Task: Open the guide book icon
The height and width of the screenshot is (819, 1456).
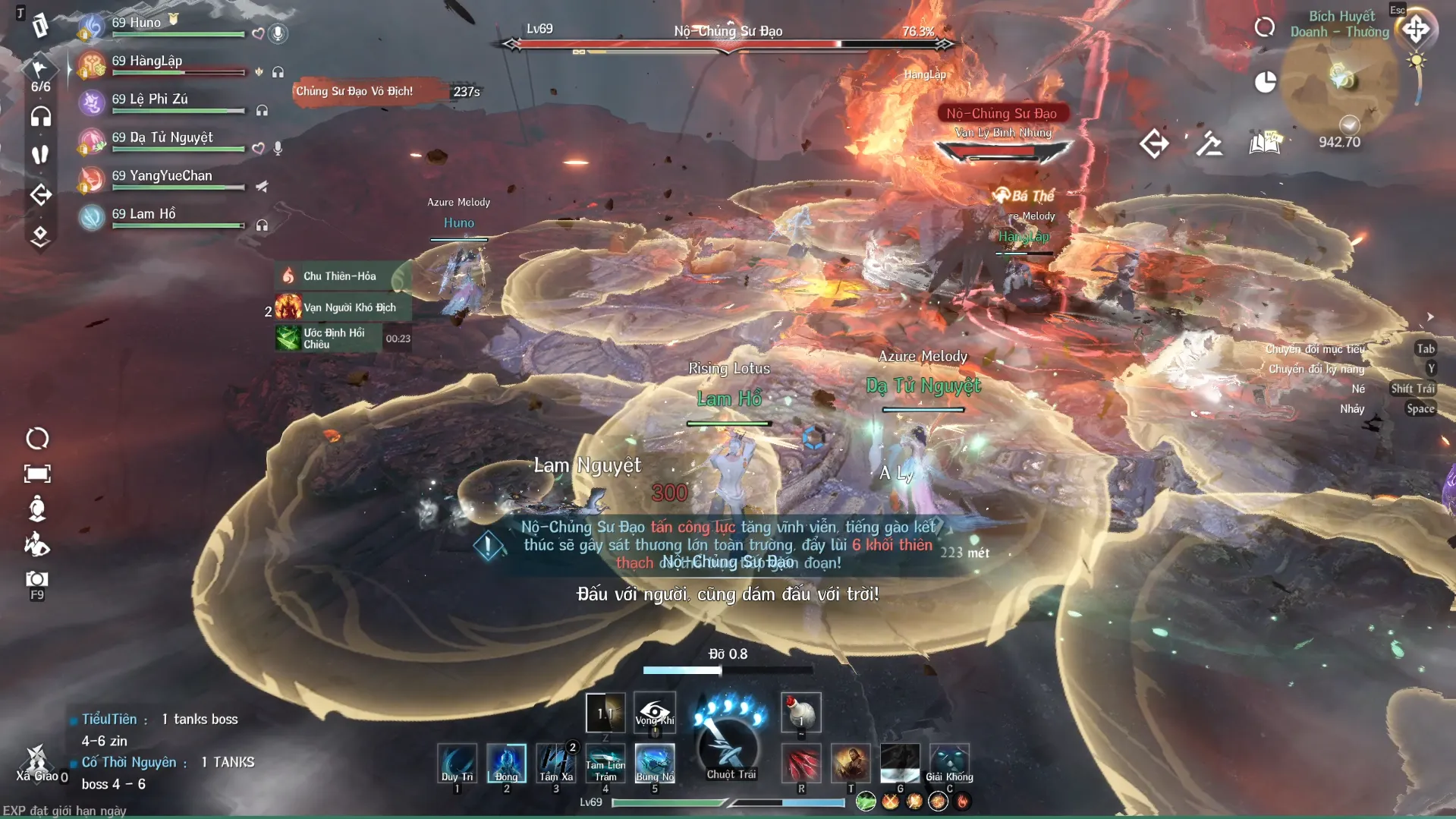Action: [1265, 143]
